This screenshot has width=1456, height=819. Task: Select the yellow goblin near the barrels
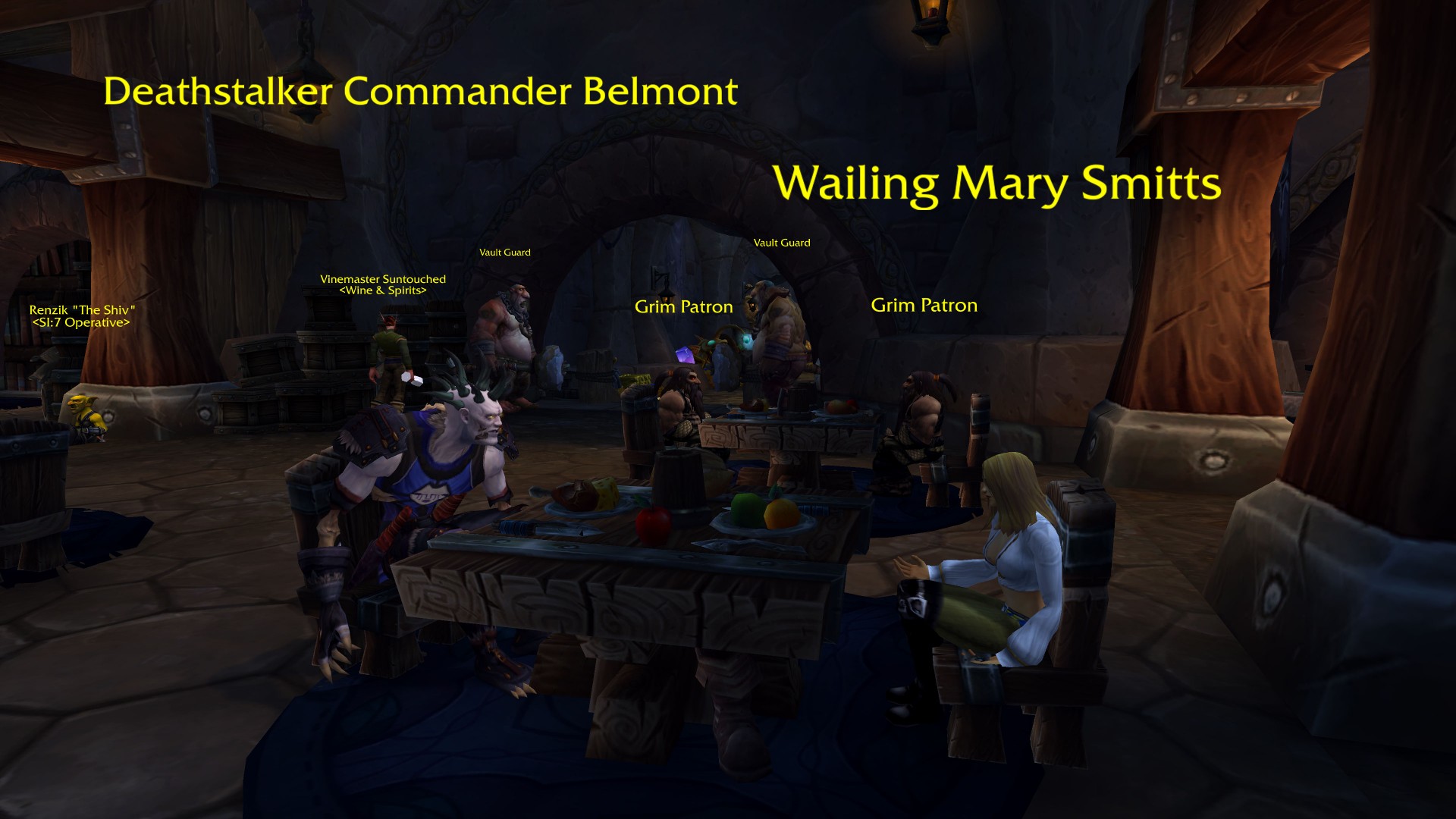pyautogui.click(x=86, y=413)
